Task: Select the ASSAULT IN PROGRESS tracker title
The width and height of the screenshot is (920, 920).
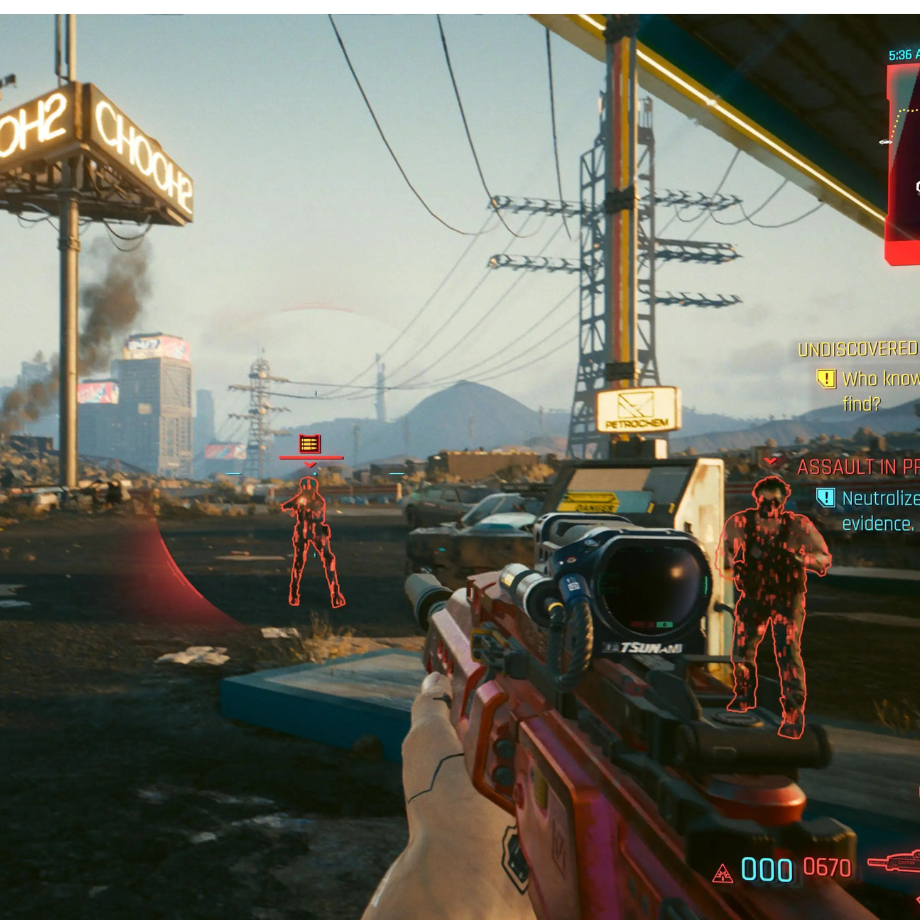Action: 857,467
